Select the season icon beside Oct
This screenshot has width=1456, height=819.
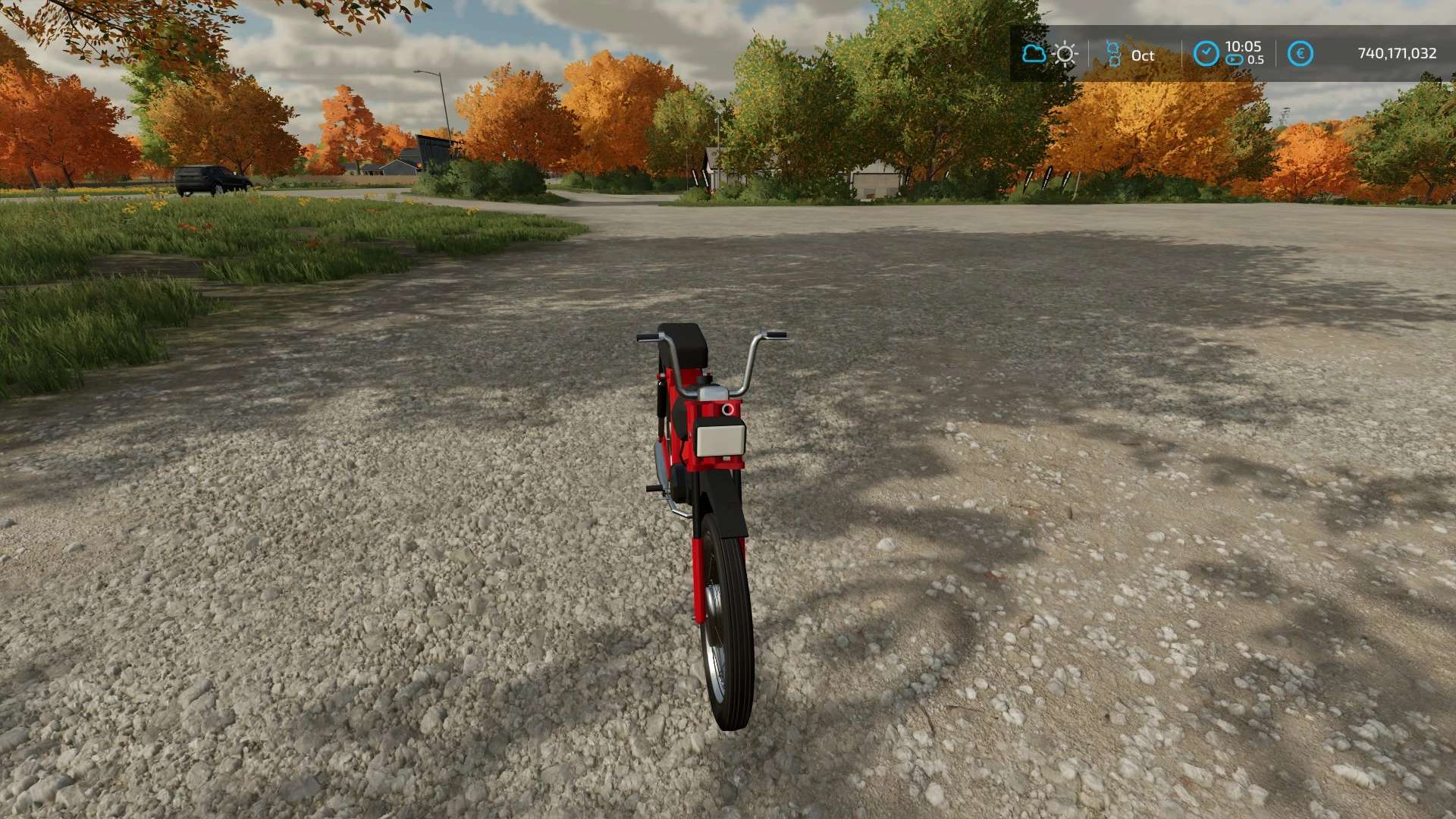pos(1113,55)
